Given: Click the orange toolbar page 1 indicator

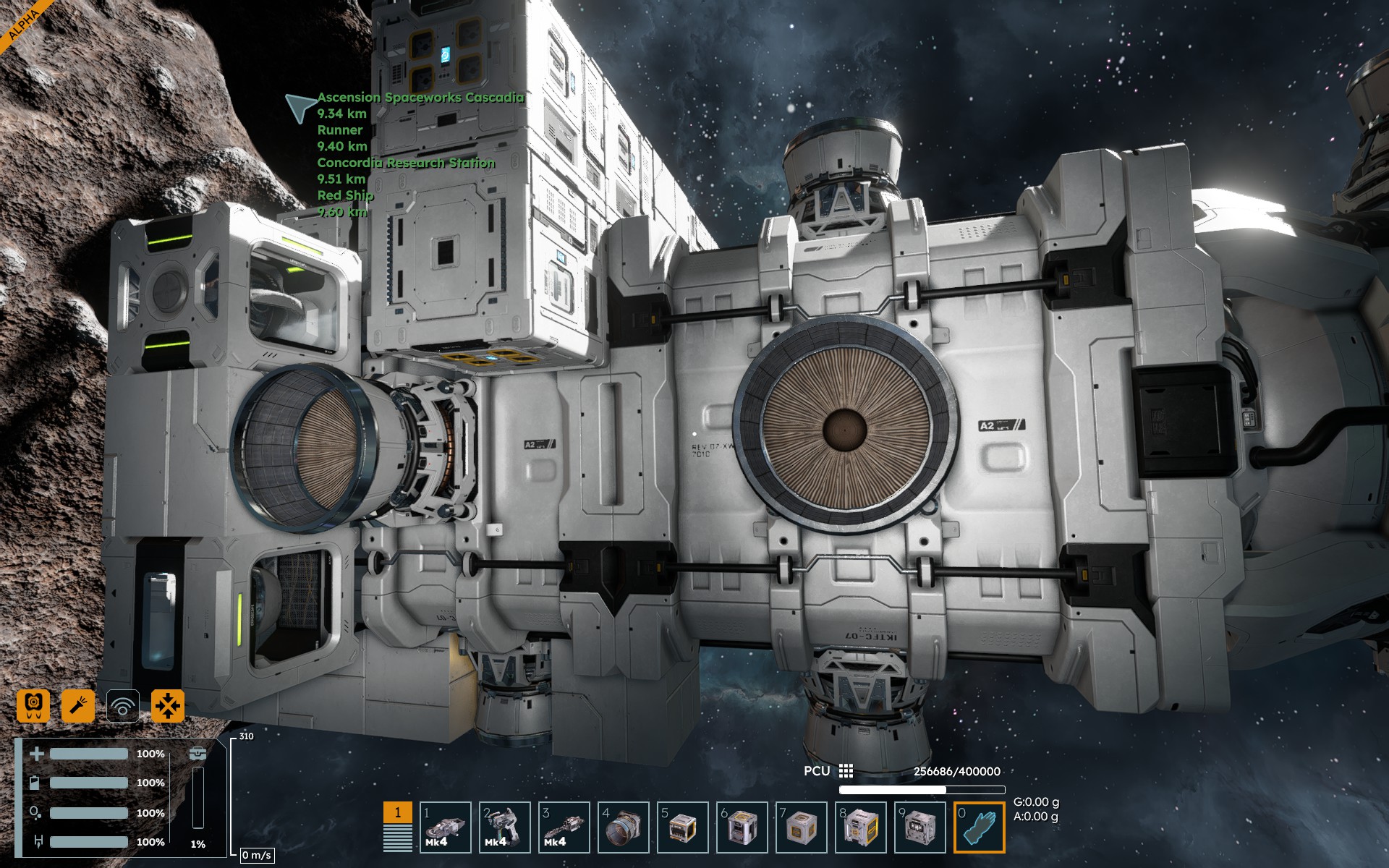Looking at the screenshot, I should click(x=397, y=813).
